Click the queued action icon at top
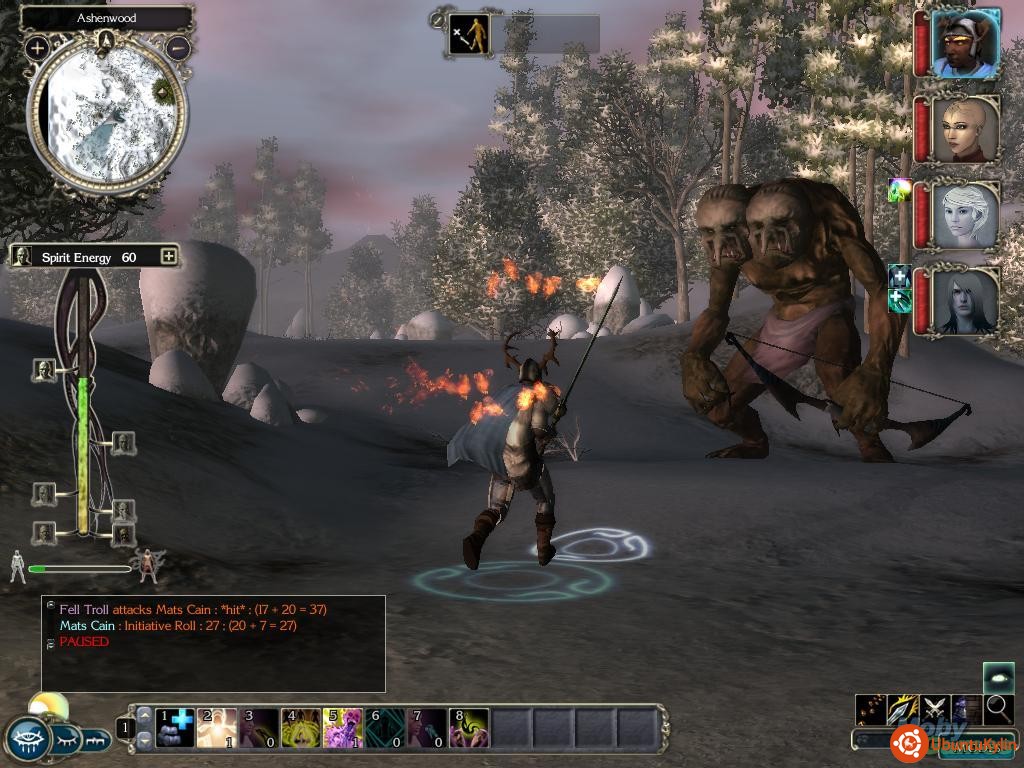The width and height of the screenshot is (1024, 768). 469,34
